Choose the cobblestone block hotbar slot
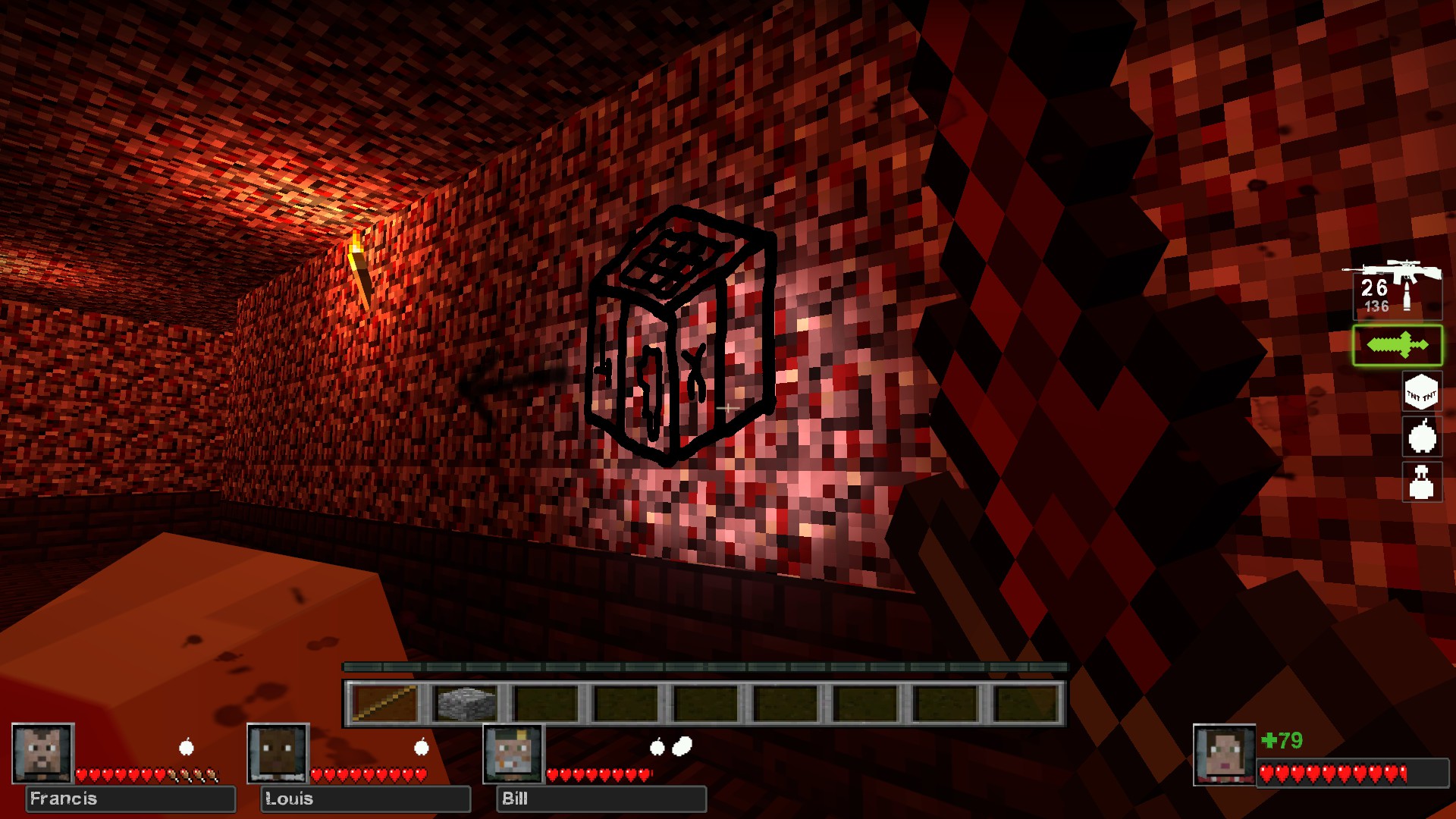Image resolution: width=1456 pixels, height=819 pixels. point(466,704)
